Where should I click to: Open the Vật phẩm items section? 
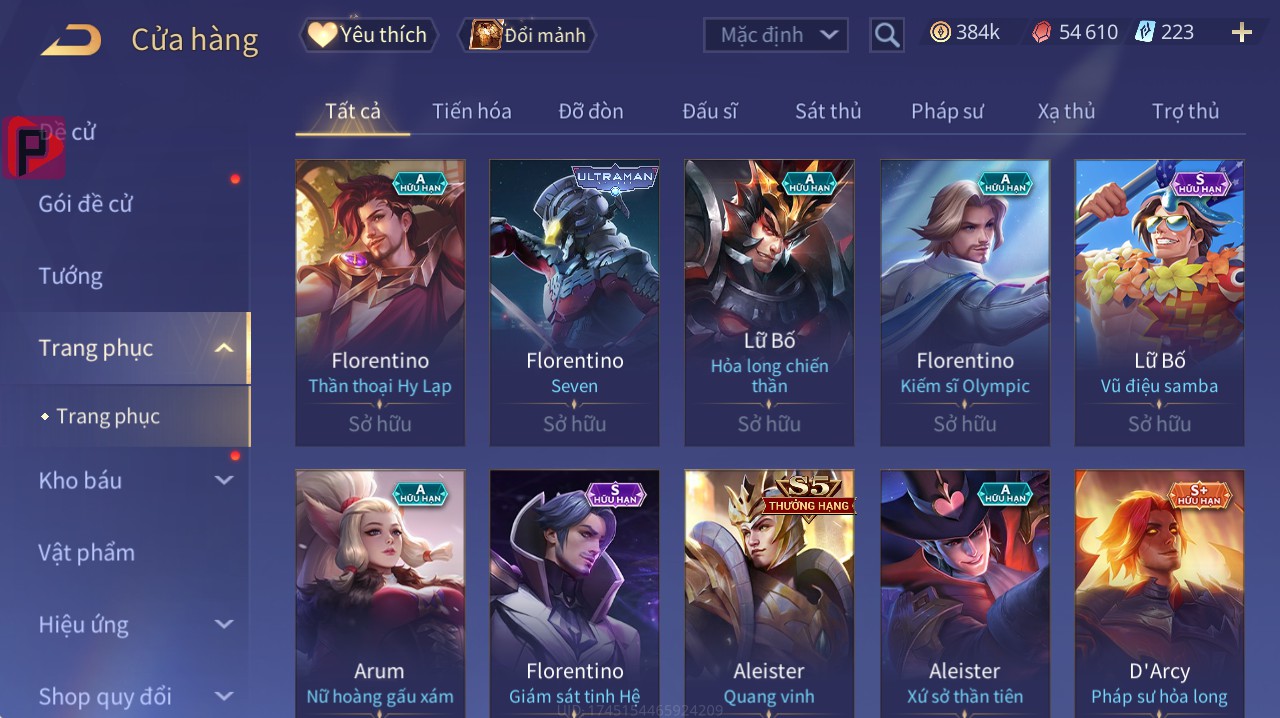tap(86, 553)
